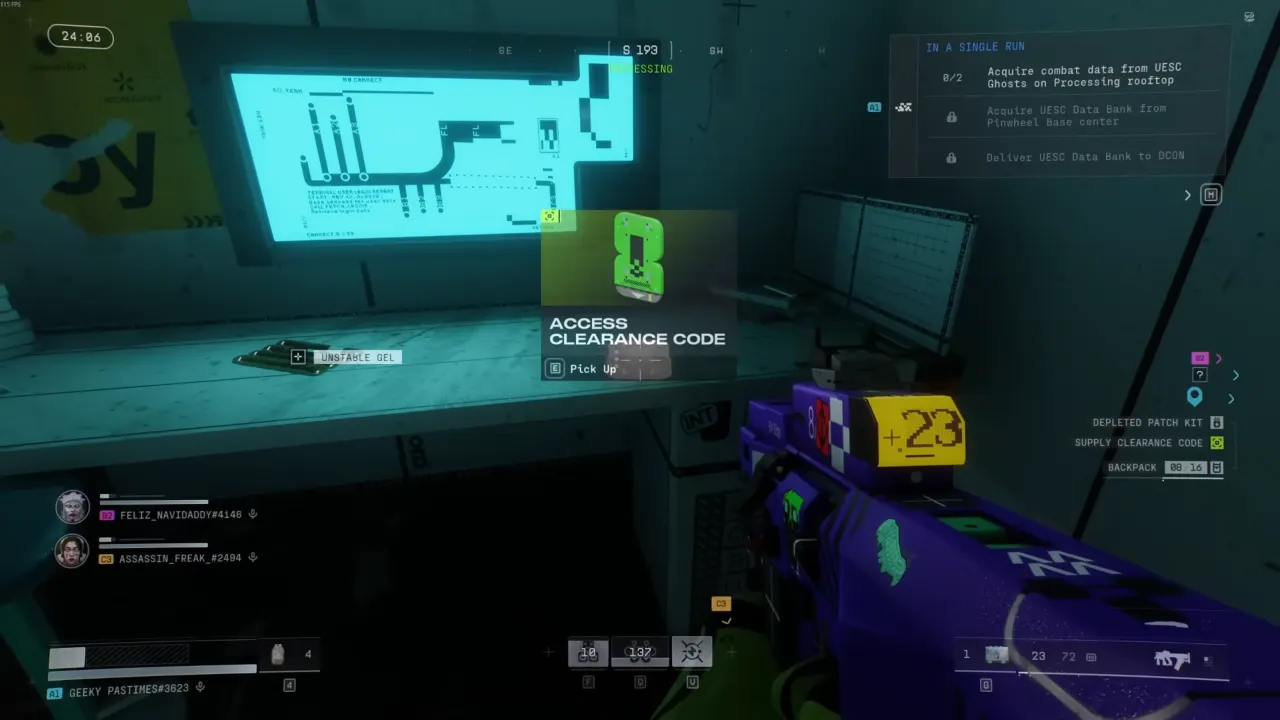Select the Acquire combat data objective
1280x720 pixels.
(x=1084, y=75)
